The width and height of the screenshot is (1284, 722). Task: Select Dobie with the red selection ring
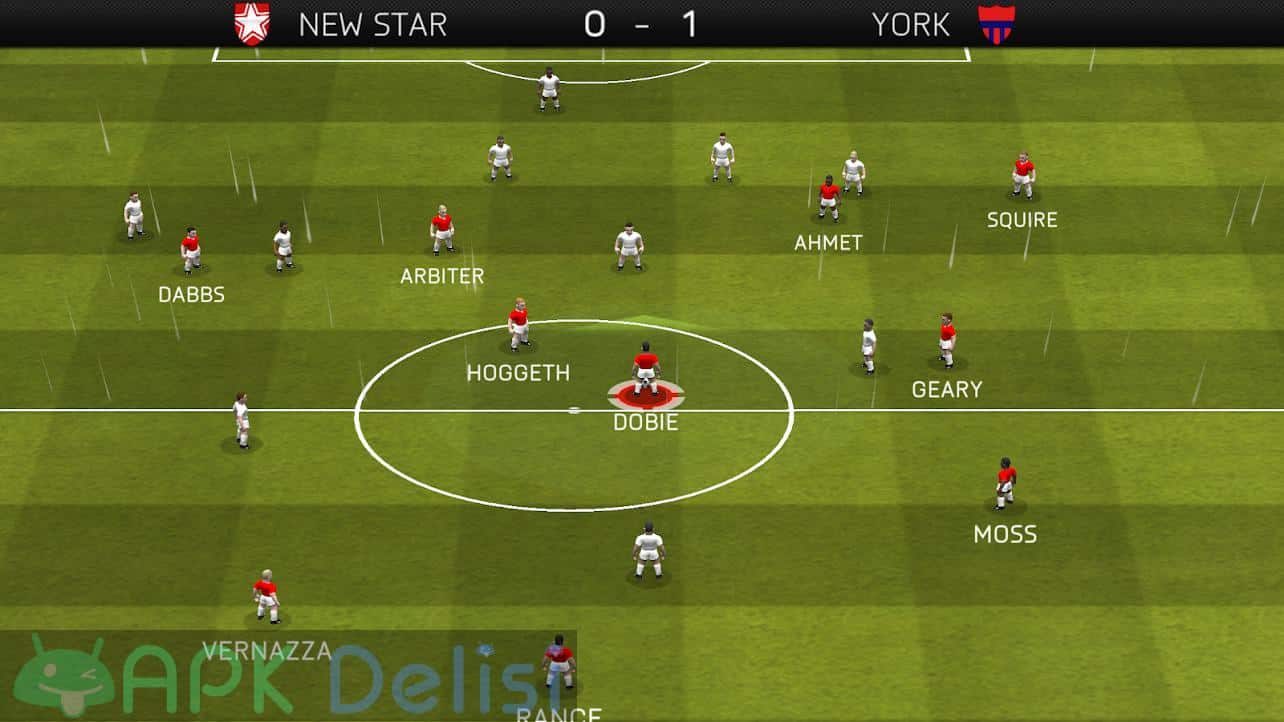tap(646, 372)
